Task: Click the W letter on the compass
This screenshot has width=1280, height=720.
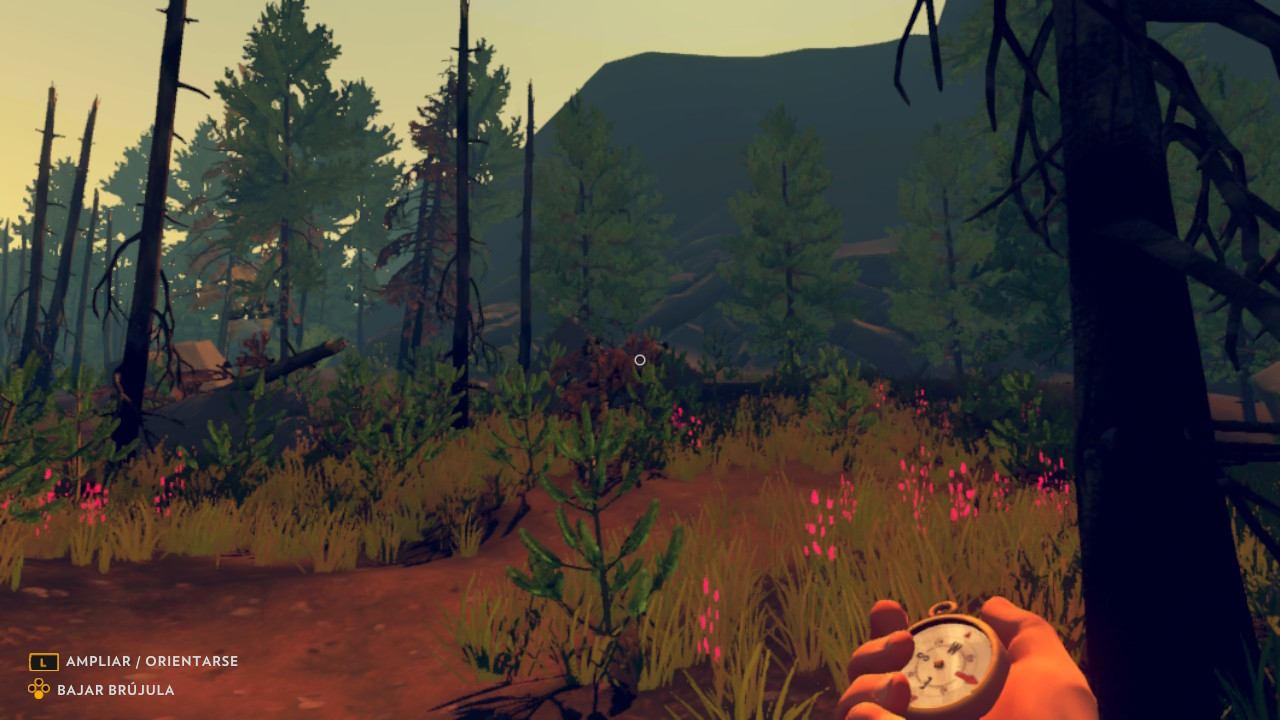Action: coord(923,657)
